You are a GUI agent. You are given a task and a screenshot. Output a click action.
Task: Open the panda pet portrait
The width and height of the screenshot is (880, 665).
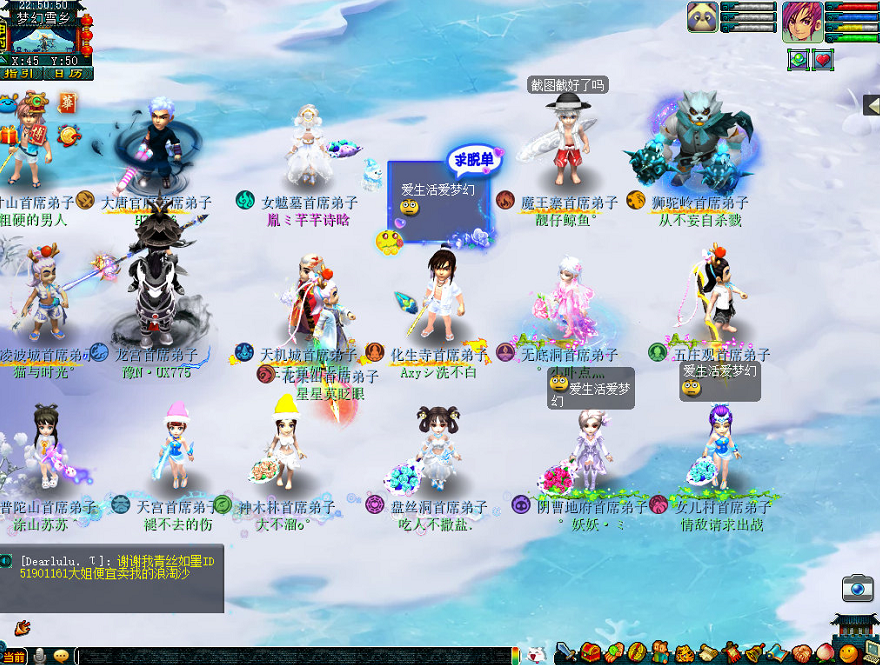click(x=701, y=17)
